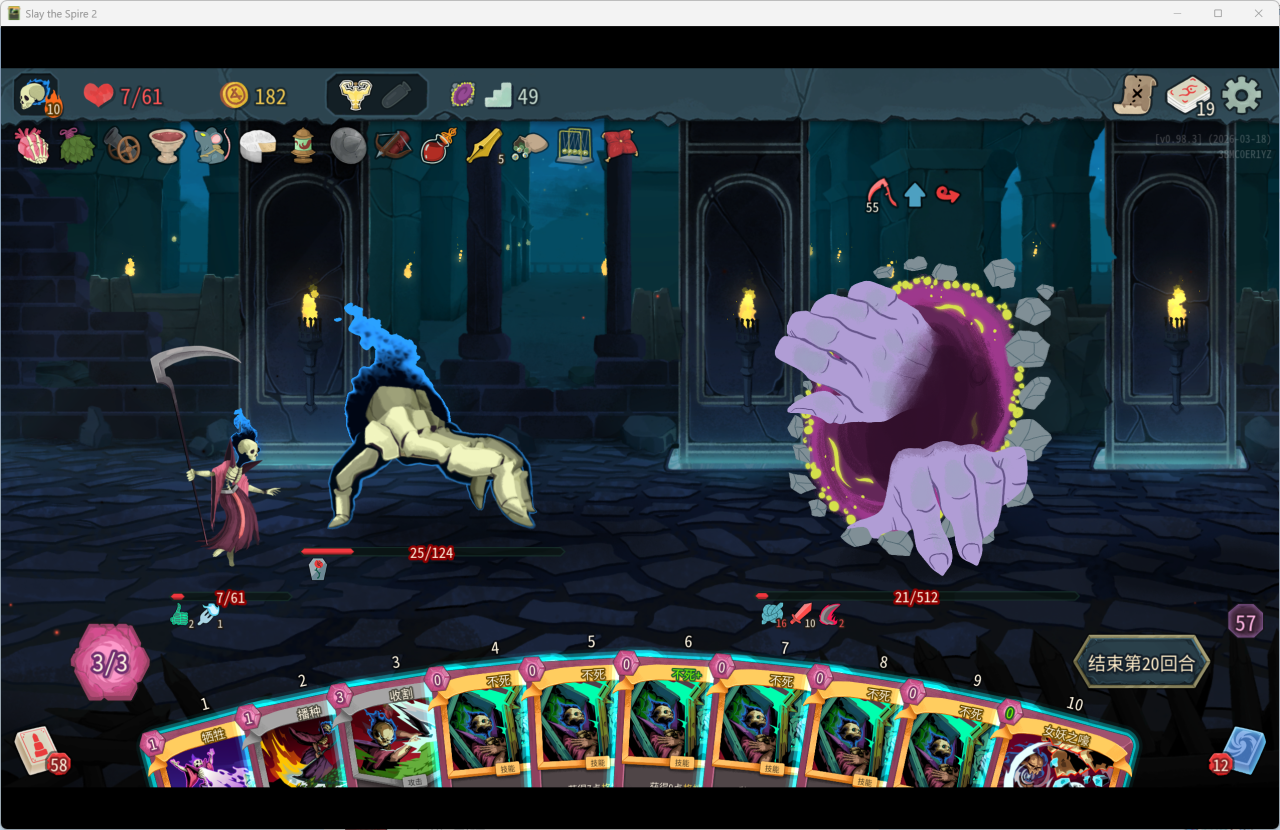Inspect the golden pen nib relic
This screenshot has height=830, width=1280.
click(484, 146)
